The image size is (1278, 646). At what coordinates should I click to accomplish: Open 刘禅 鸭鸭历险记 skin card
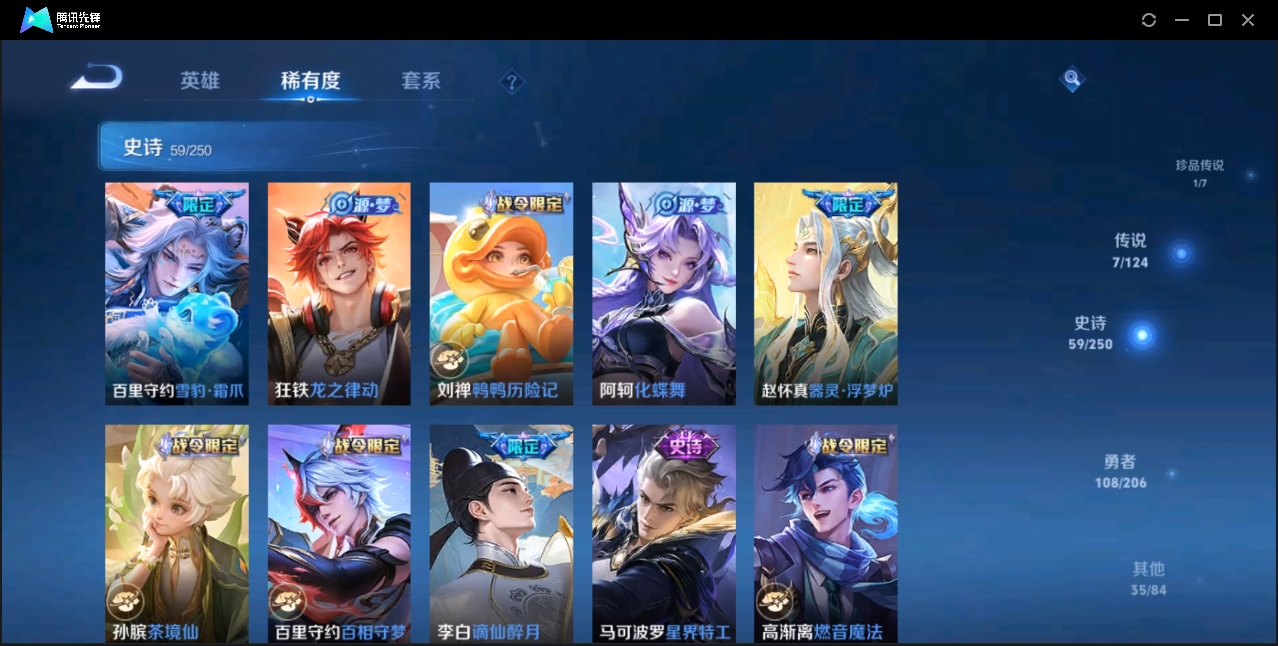pyautogui.click(x=501, y=293)
